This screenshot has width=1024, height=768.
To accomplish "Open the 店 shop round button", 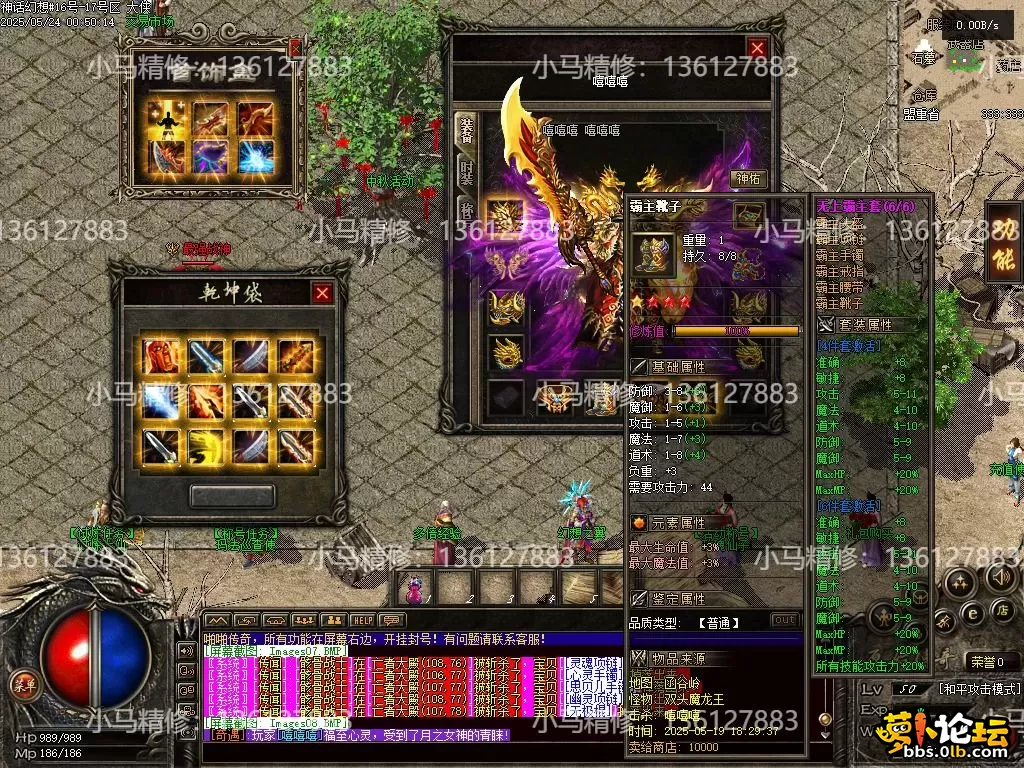I will (x=1001, y=610).
